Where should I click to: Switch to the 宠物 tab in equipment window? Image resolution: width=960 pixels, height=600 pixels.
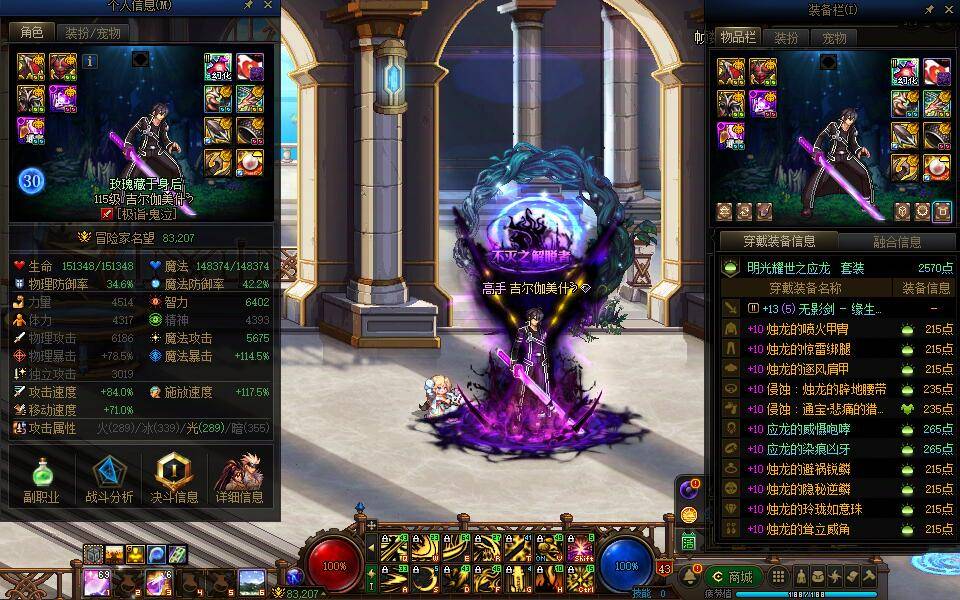(834, 38)
